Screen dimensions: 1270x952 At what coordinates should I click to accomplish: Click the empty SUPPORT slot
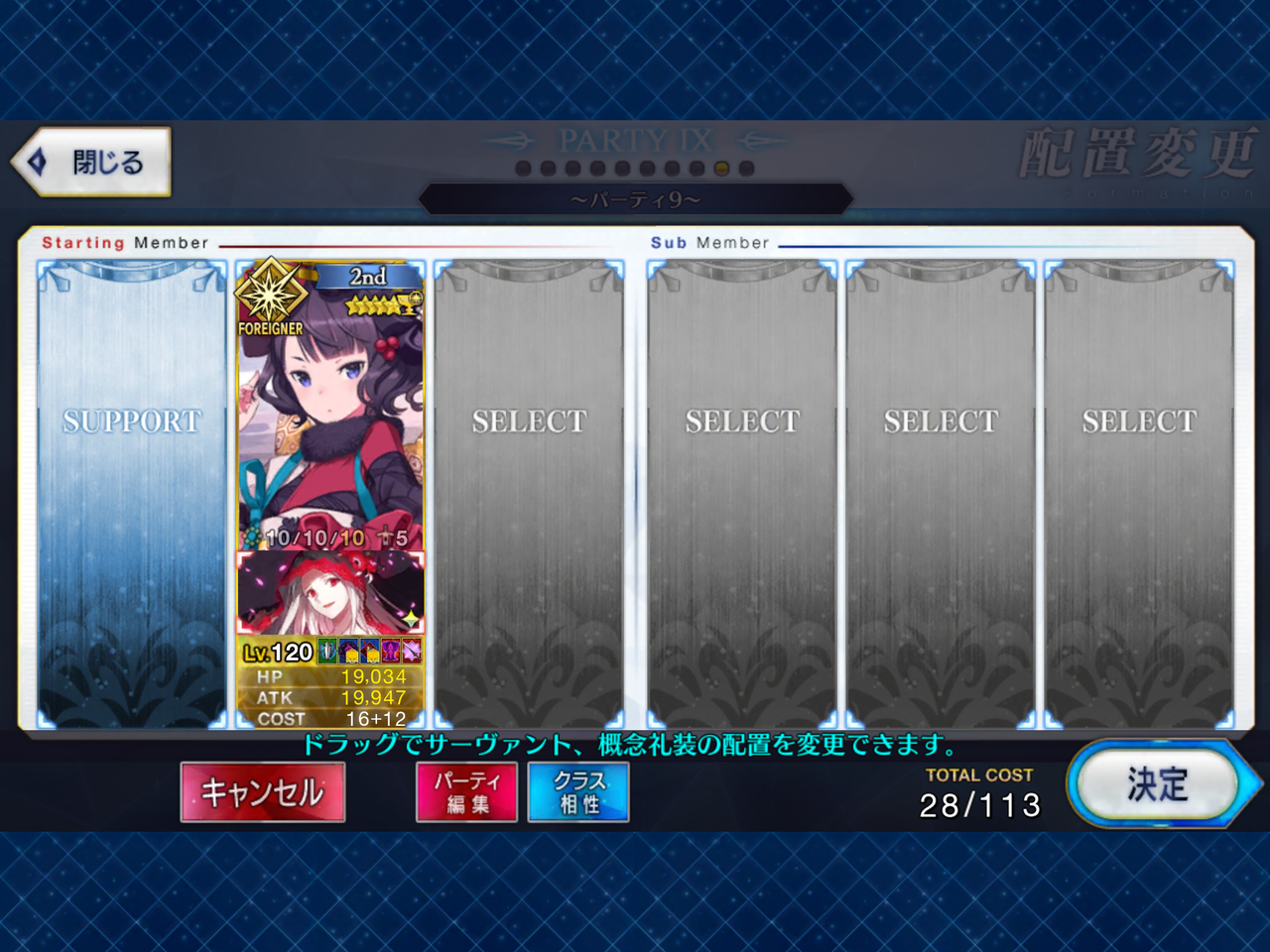click(x=132, y=491)
